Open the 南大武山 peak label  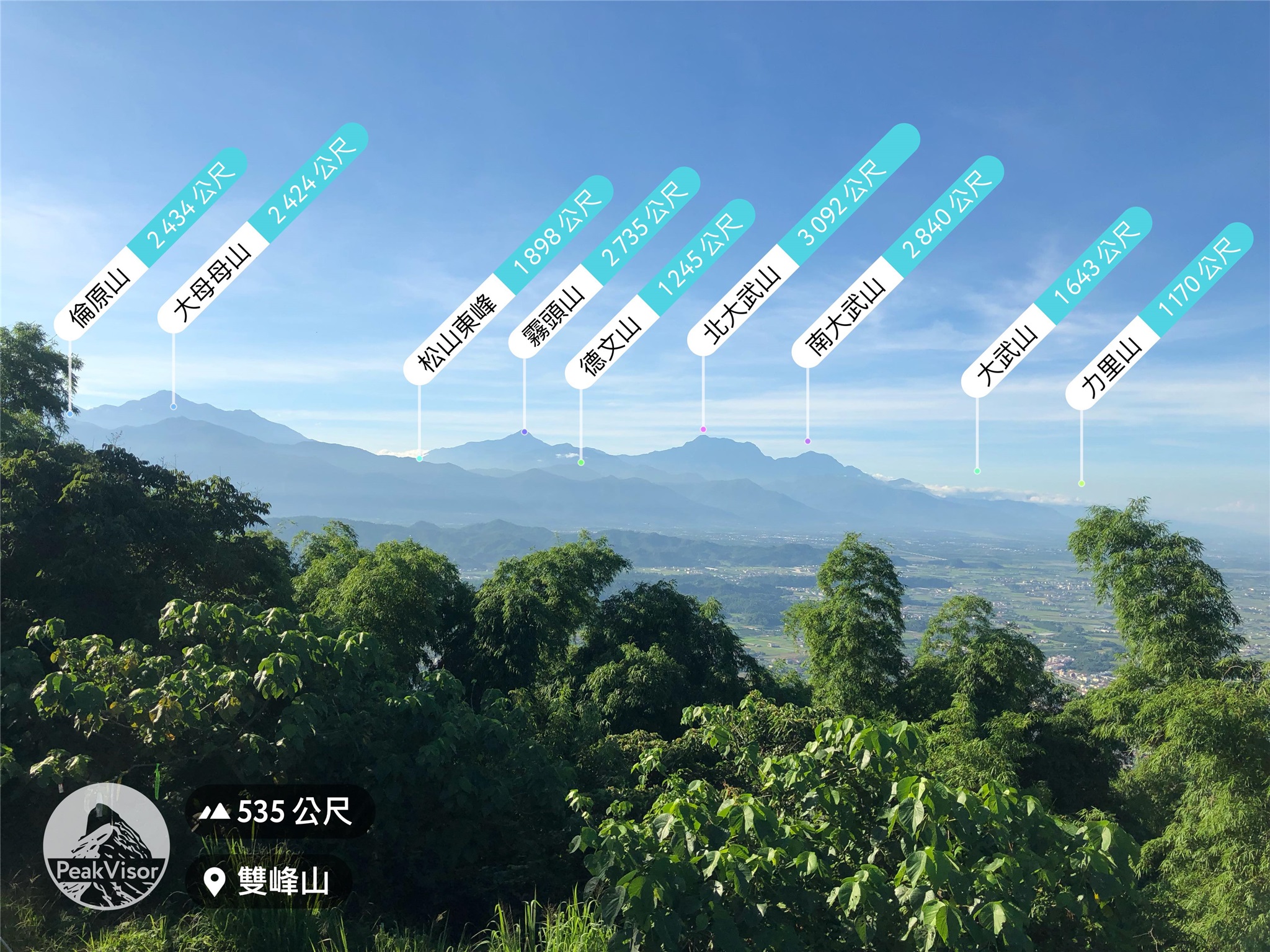click(x=898, y=261)
